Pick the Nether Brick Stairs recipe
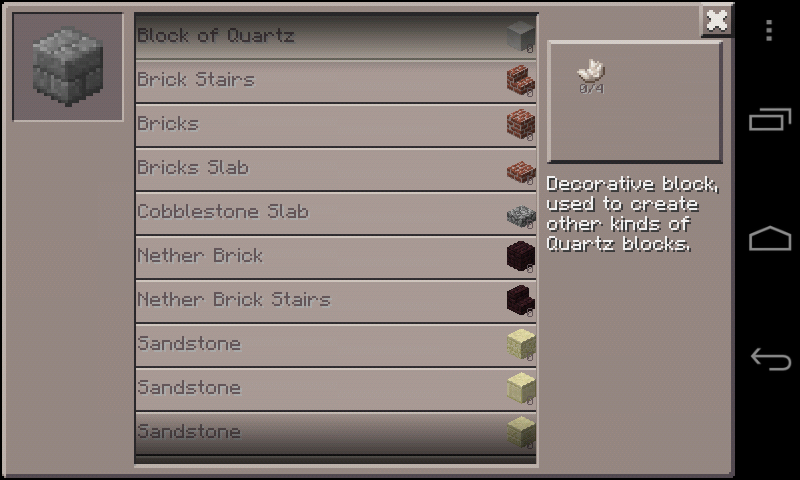800x480 pixels. pos(335,300)
